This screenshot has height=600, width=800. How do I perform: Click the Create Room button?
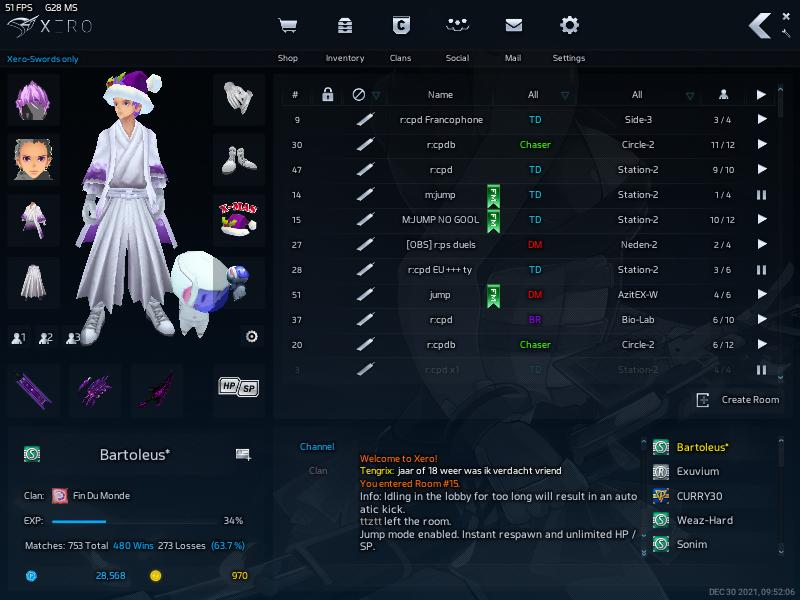tap(739, 399)
